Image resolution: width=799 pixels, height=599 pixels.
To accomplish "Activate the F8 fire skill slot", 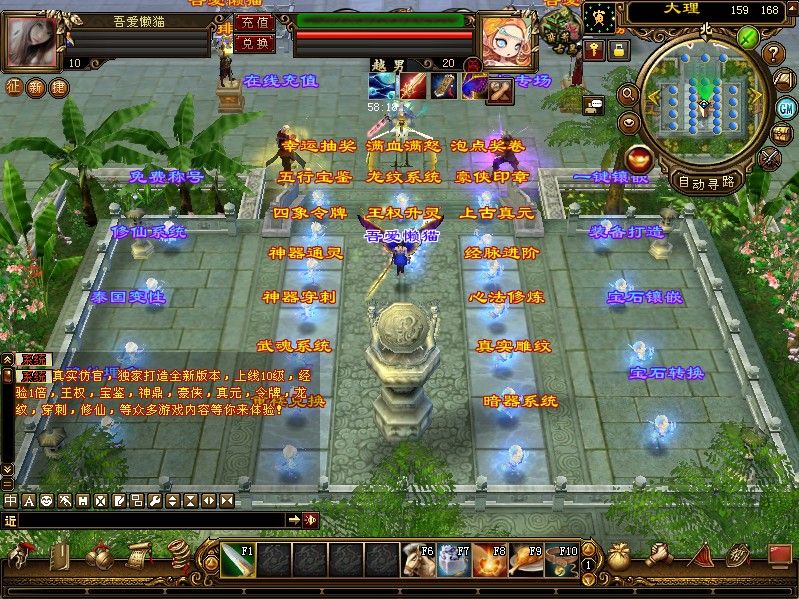I will point(489,560).
